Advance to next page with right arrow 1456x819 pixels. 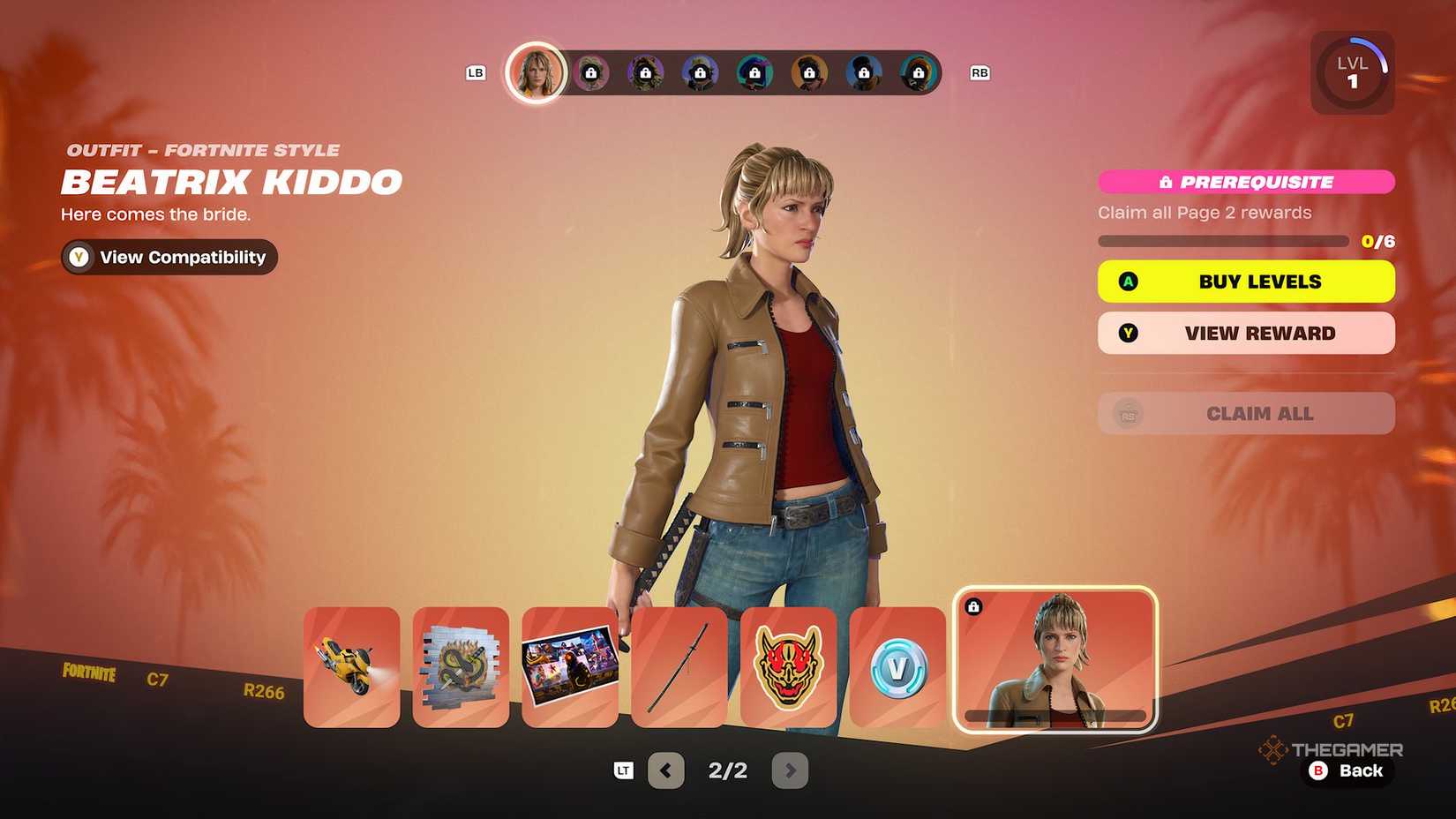tap(790, 770)
